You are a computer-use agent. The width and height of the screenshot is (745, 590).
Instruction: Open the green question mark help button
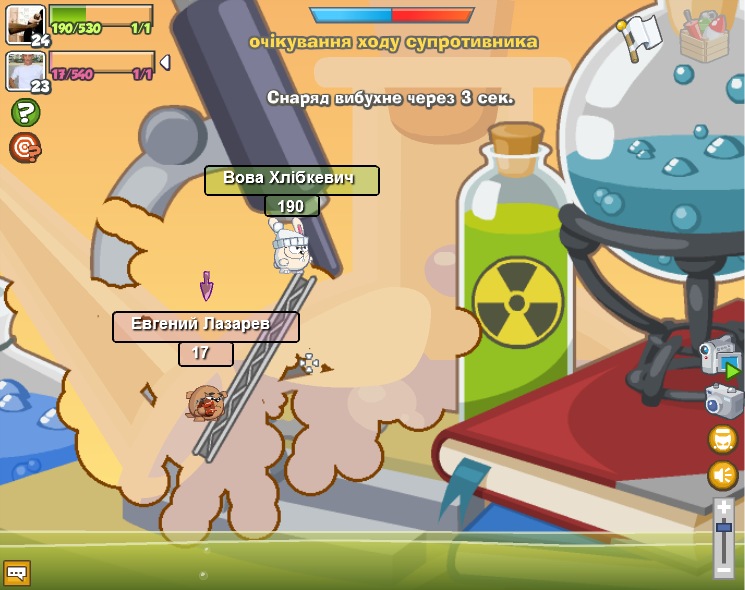point(25,113)
